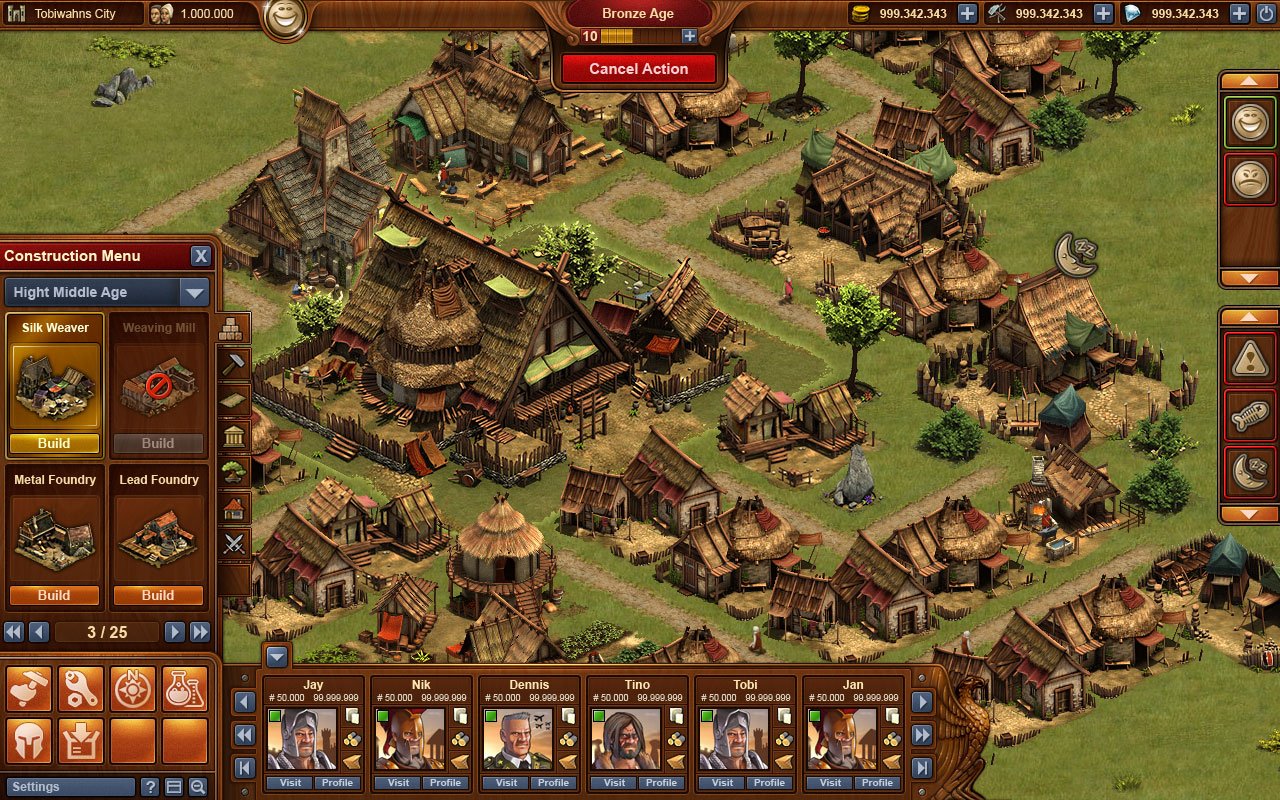Image resolution: width=1280 pixels, height=800 pixels.
Task: Enable the happy face filter
Action: (x=1249, y=122)
